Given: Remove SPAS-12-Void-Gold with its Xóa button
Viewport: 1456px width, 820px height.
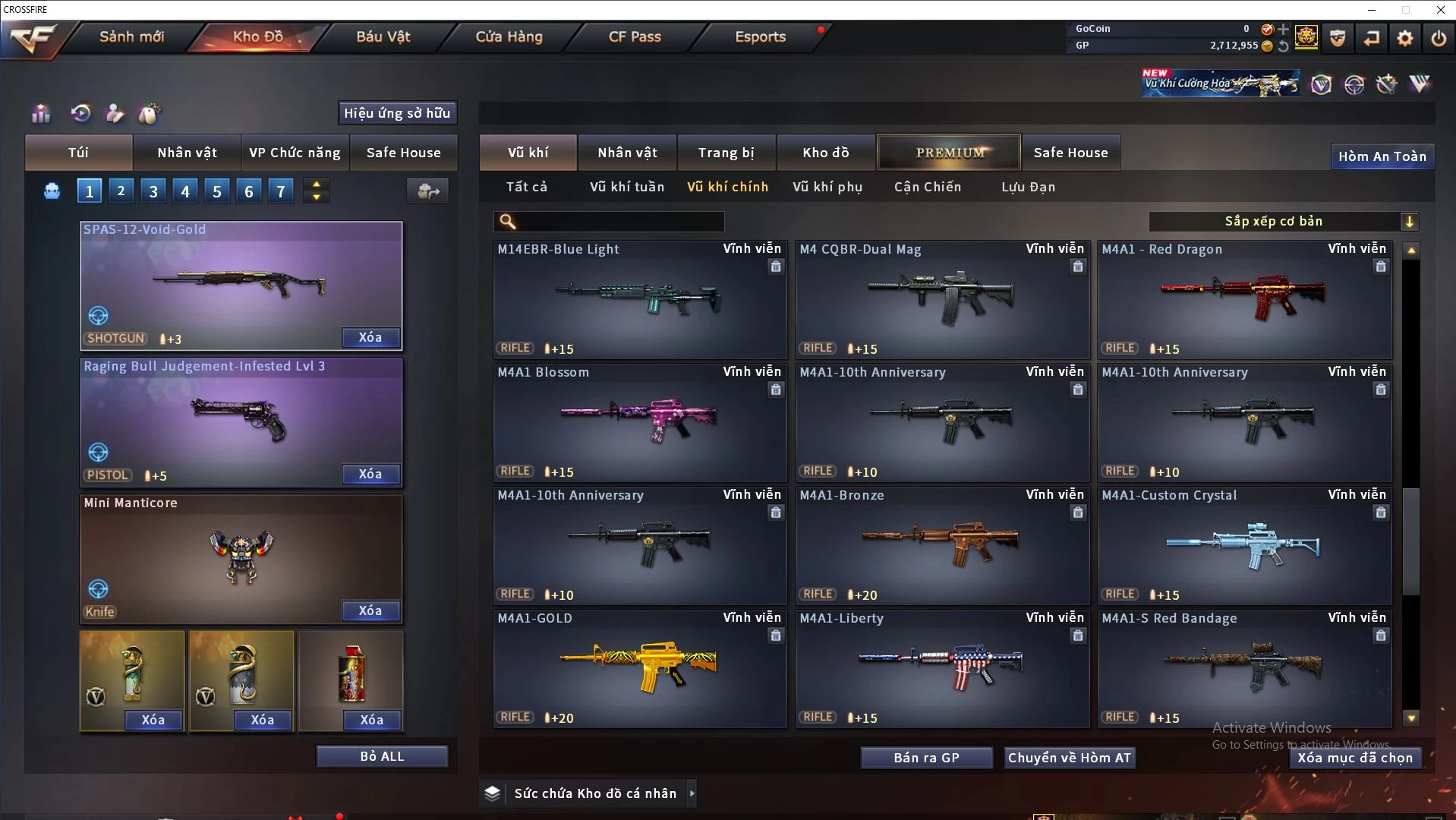Looking at the screenshot, I should [x=370, y=338].
